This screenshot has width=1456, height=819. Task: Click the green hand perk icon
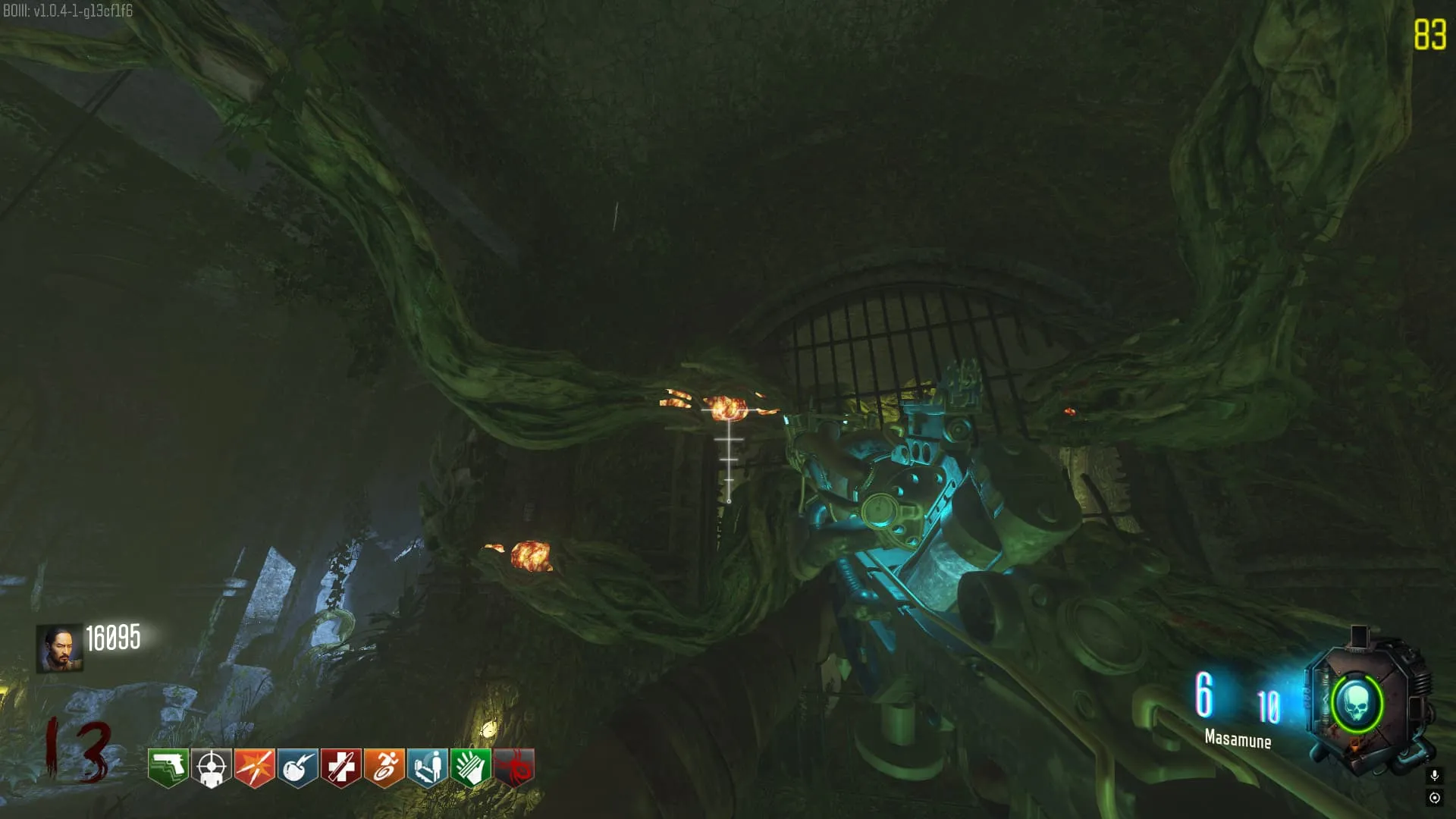[471, 767]
